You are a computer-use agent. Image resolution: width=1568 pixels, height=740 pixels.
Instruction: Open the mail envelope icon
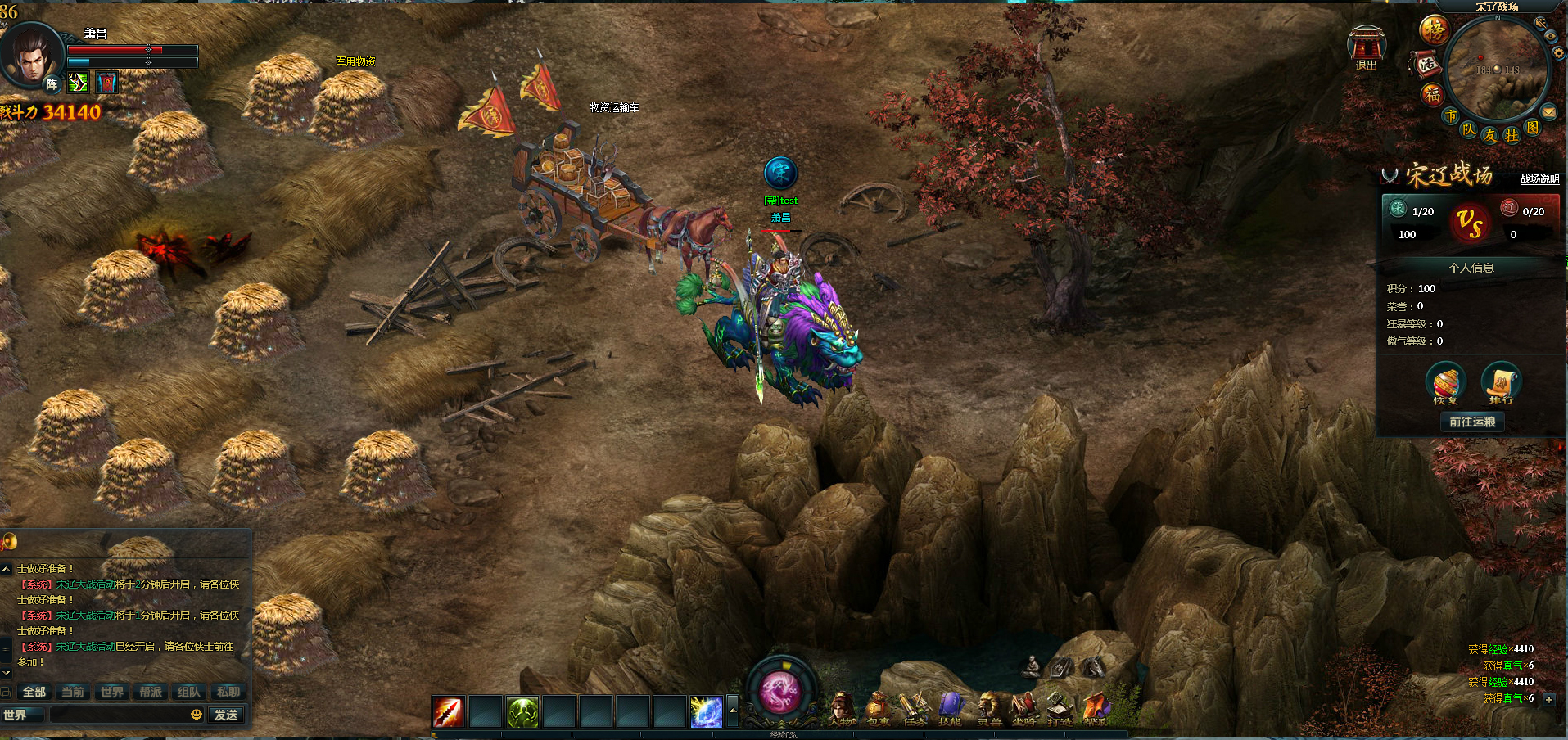coord(1548,111)
